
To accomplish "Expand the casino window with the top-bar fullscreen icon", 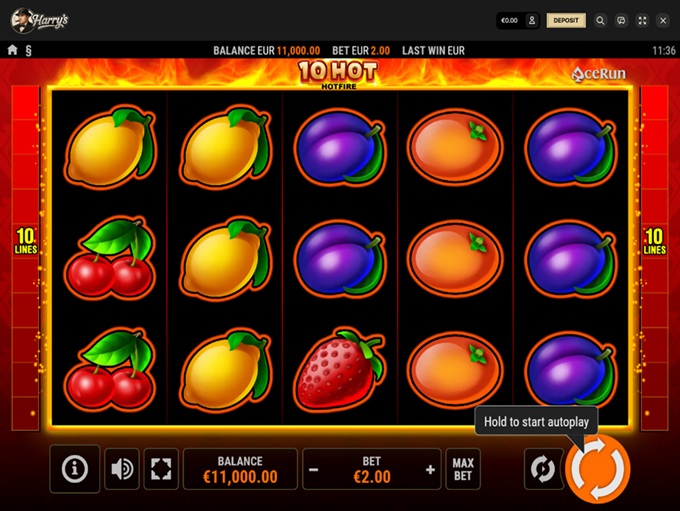I will click(642, 20).
